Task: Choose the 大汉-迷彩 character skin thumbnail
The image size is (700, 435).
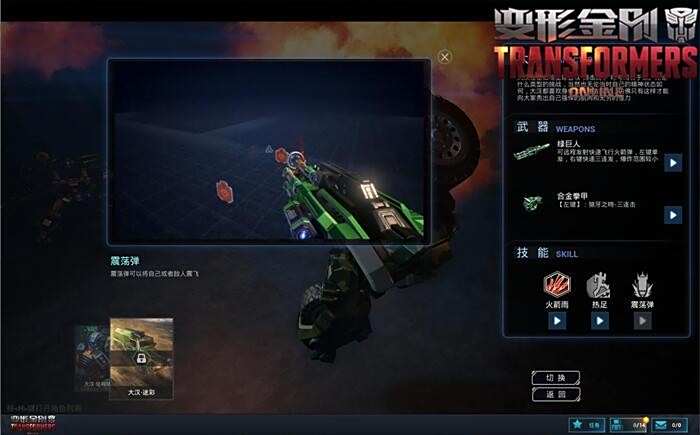Action: click(141, 355)
